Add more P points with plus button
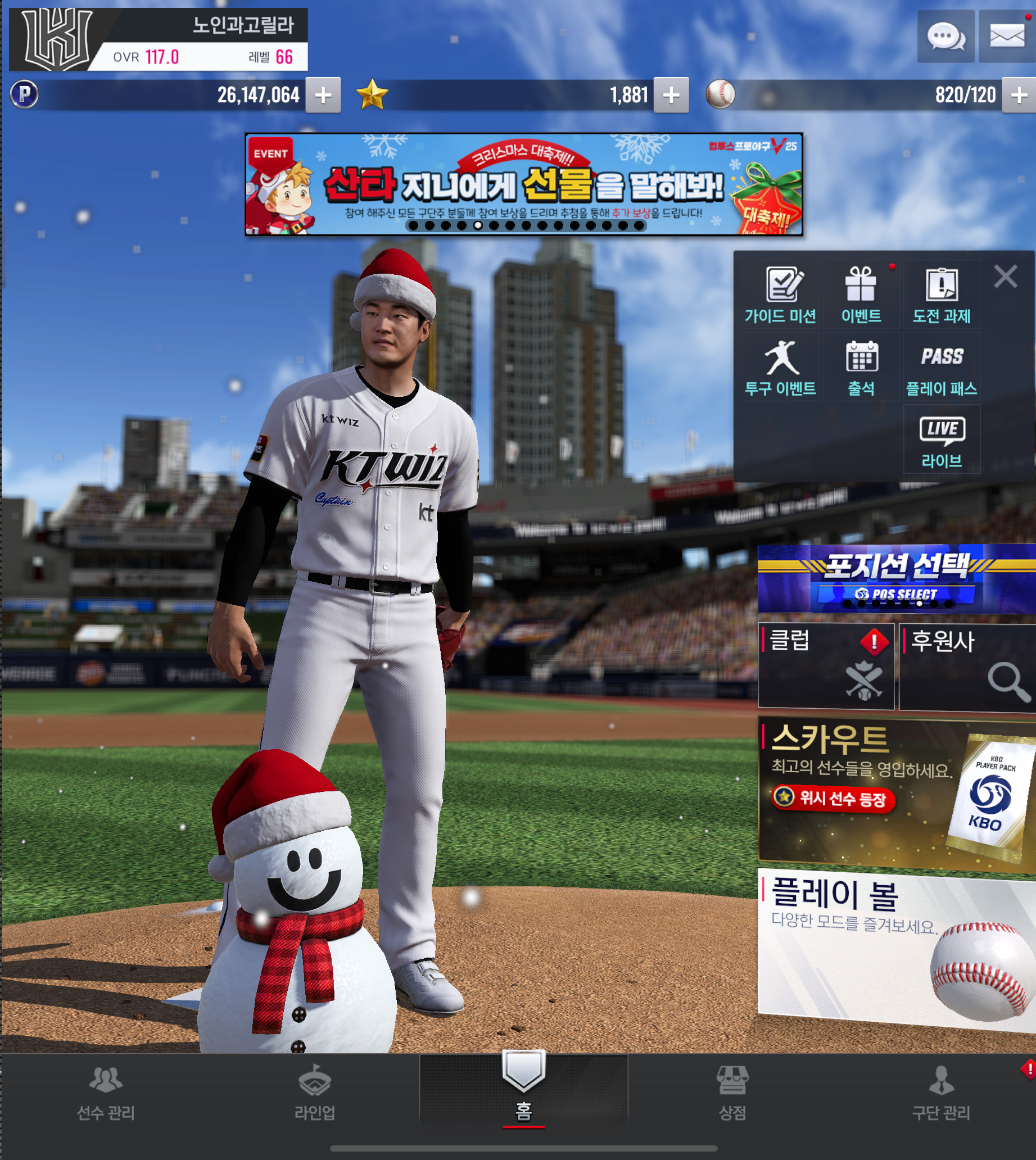Screen dimensions: 1036x1160 point(323,95)
